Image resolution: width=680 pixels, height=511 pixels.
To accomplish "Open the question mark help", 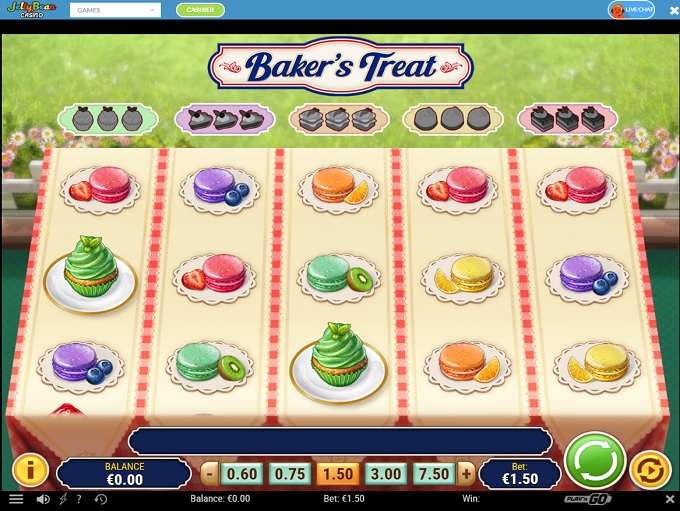I will point(78,499).
